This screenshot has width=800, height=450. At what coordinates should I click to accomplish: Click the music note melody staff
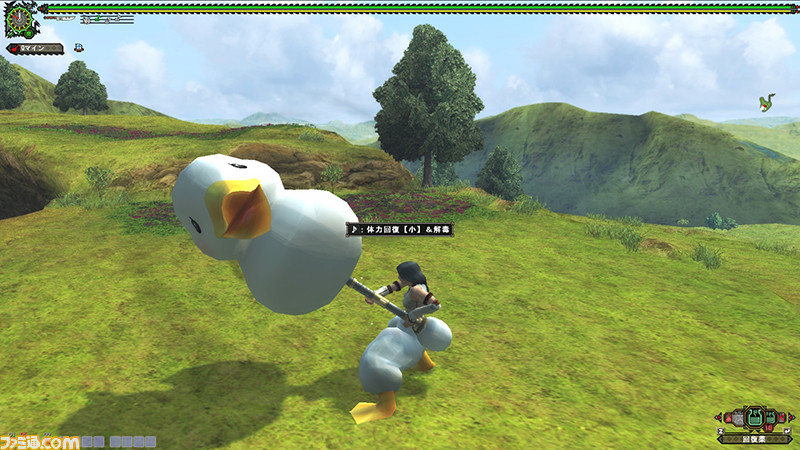click(x=108, y=19)
